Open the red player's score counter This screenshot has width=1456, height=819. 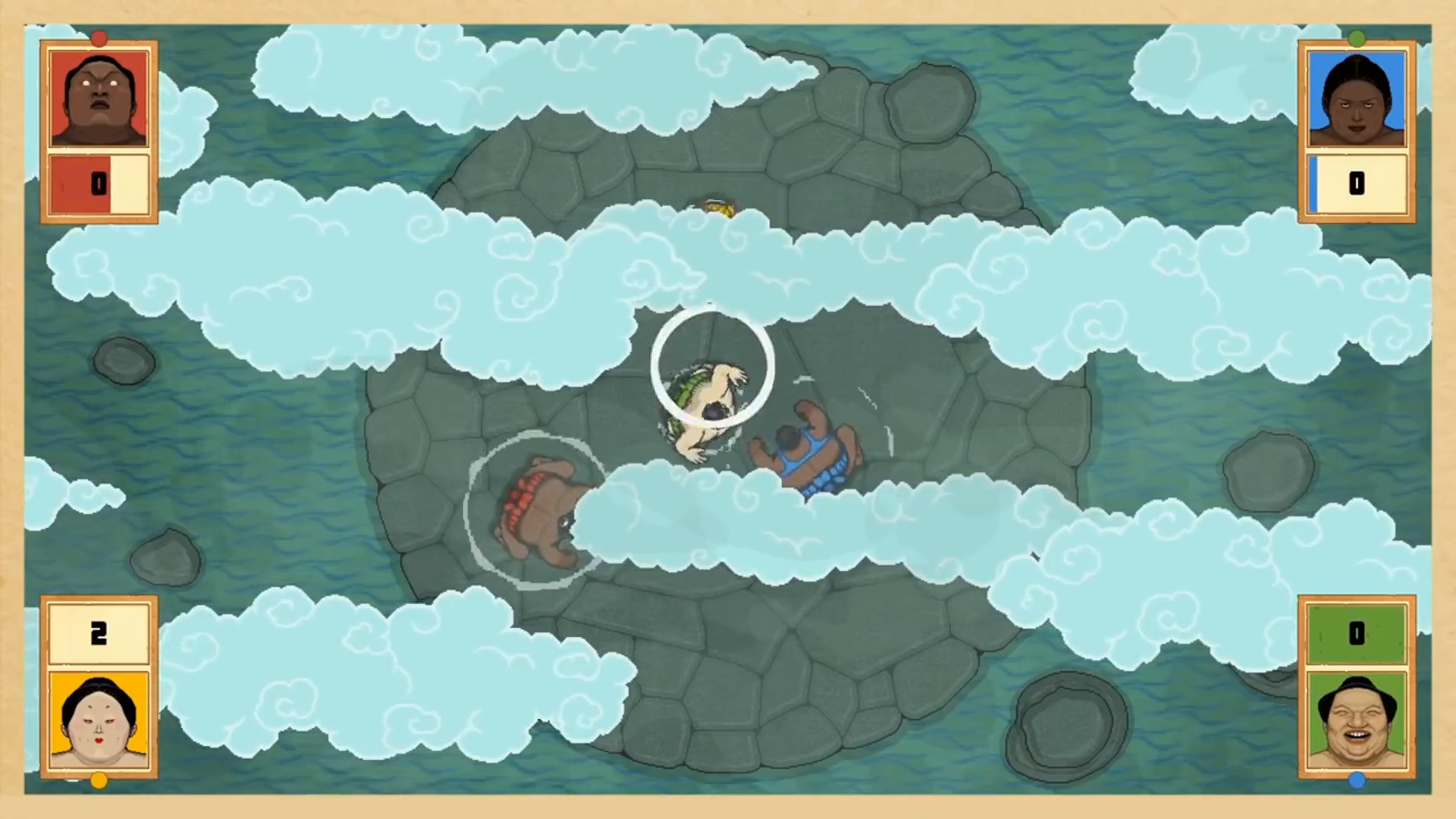[x=98, y=184]
